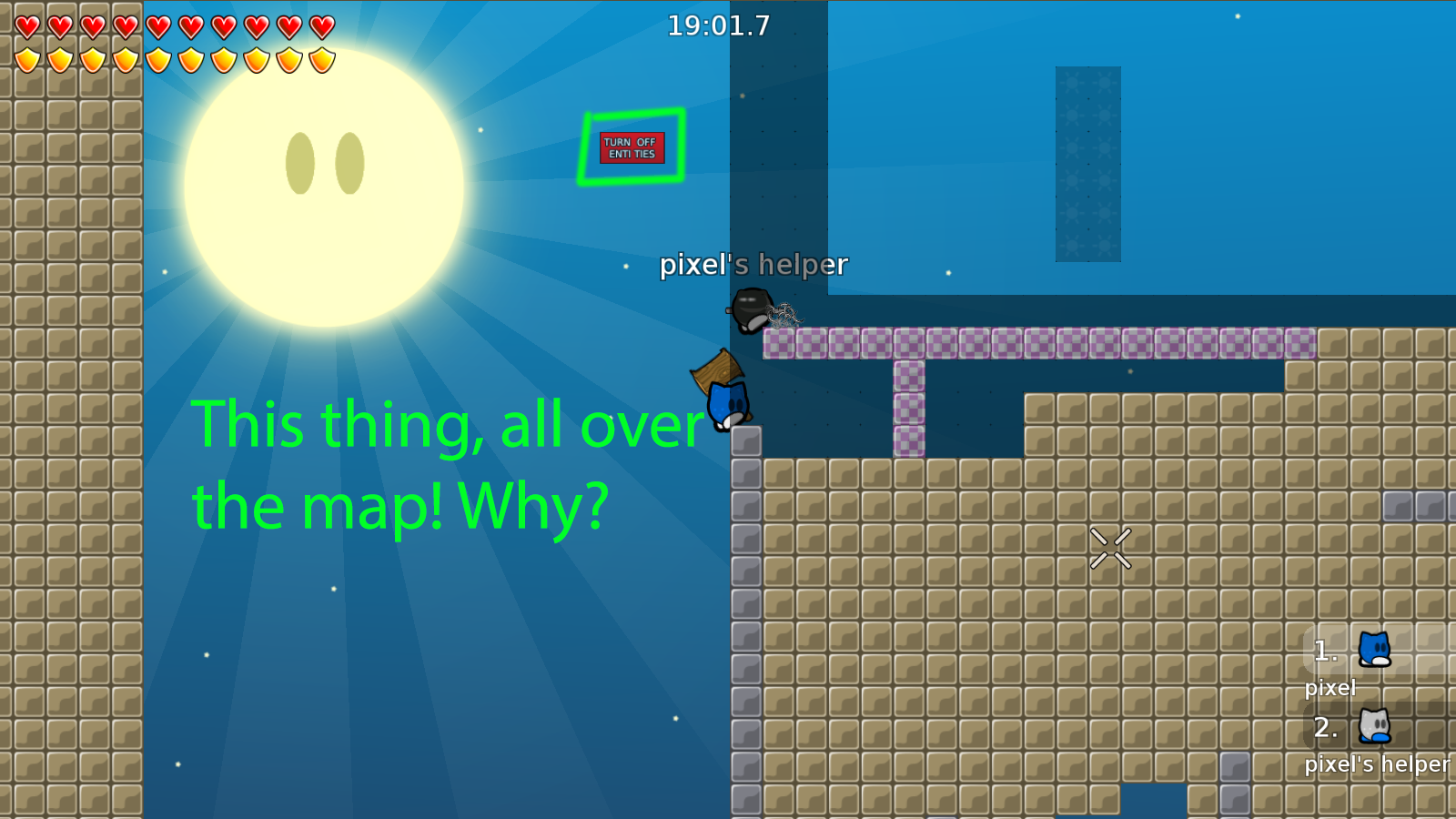Click the first red heart in the health bar
The width and height of the screenshot is (1456, 819).
(27, 25)
